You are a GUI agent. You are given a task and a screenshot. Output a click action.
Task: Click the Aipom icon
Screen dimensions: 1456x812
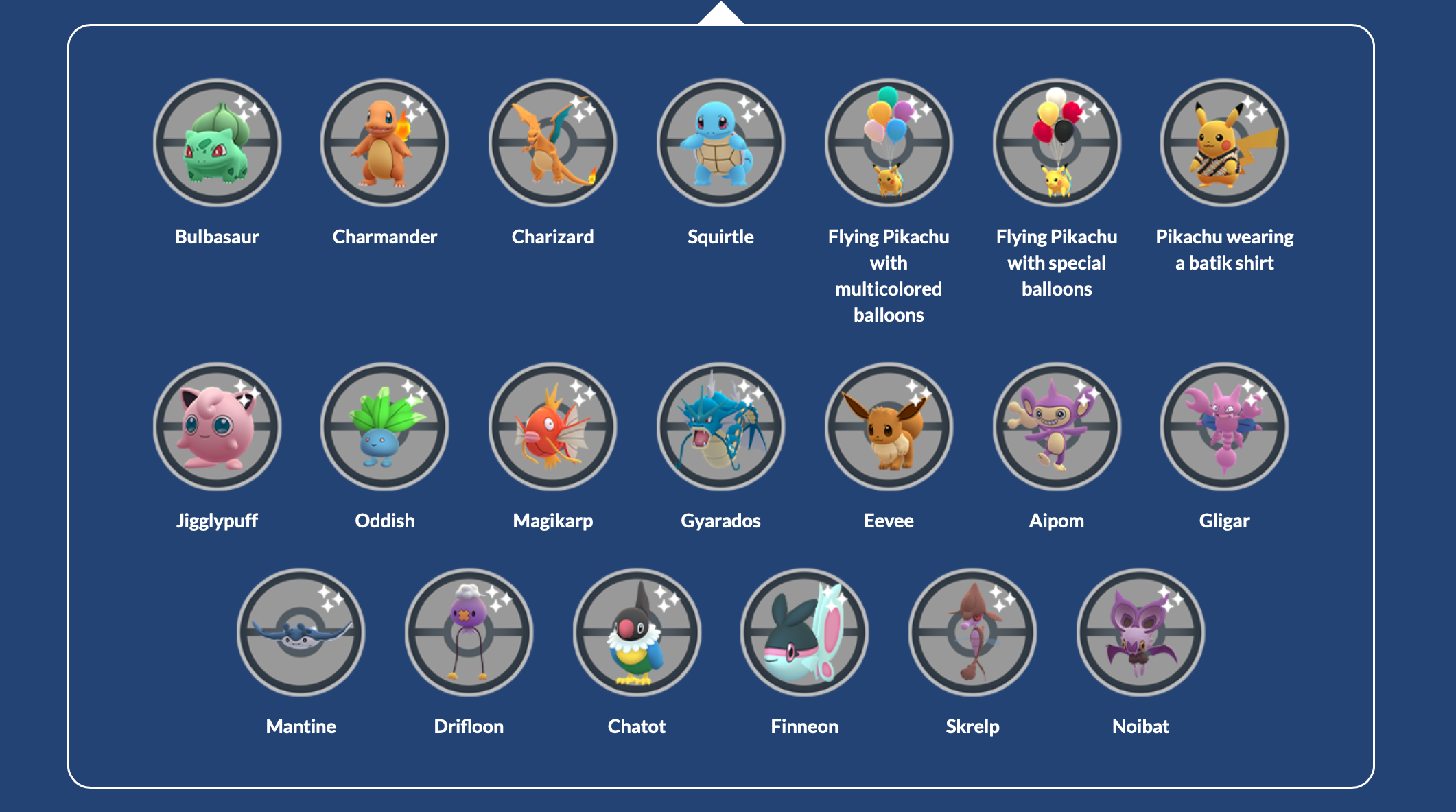coord(1057,427)
